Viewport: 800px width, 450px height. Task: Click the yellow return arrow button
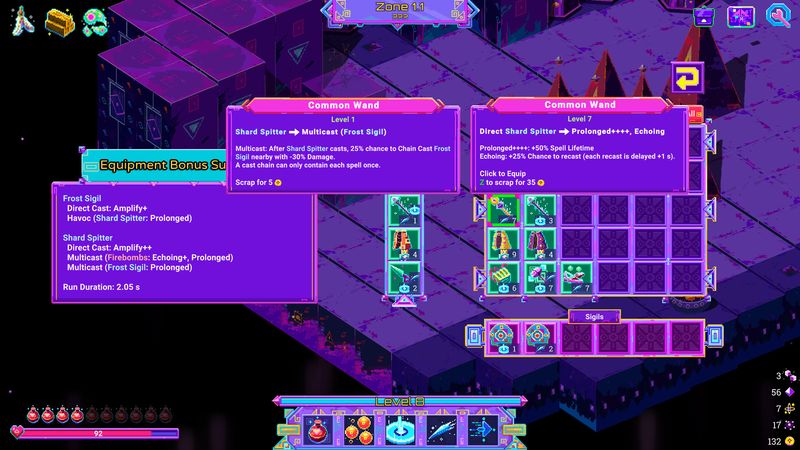(x=686, y=78)
